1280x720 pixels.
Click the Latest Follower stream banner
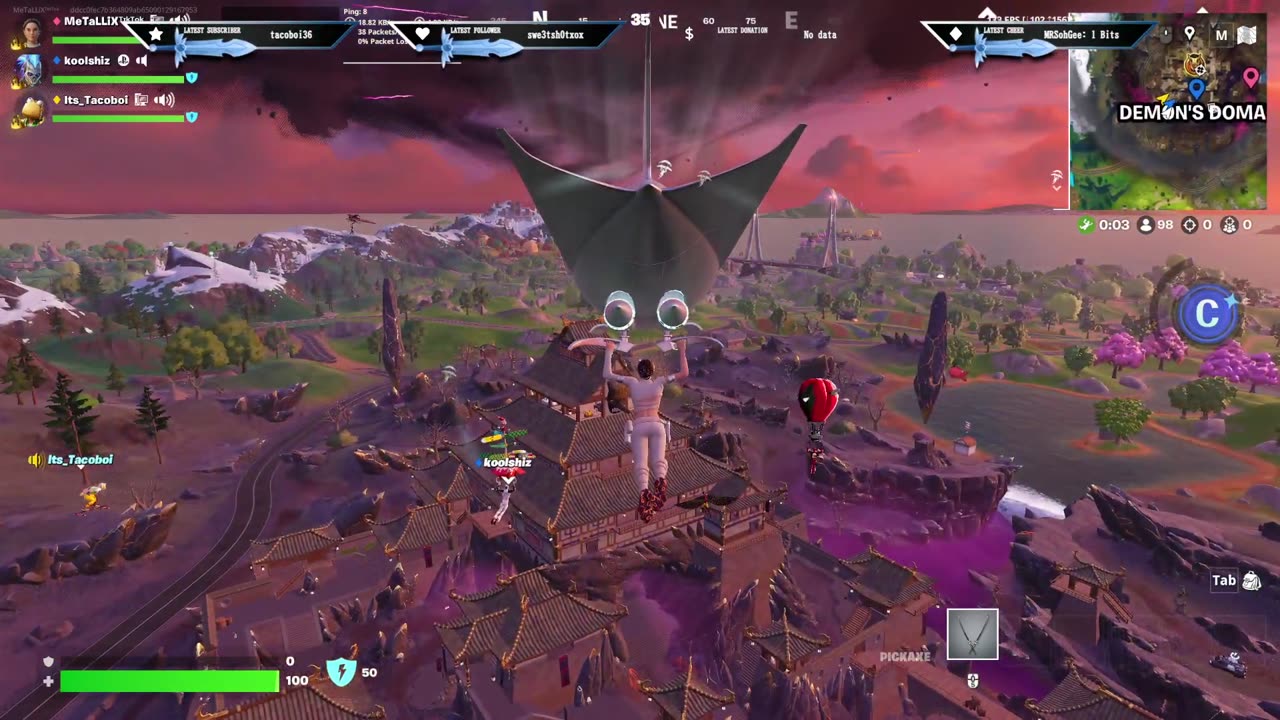click(x=512, y=36)
